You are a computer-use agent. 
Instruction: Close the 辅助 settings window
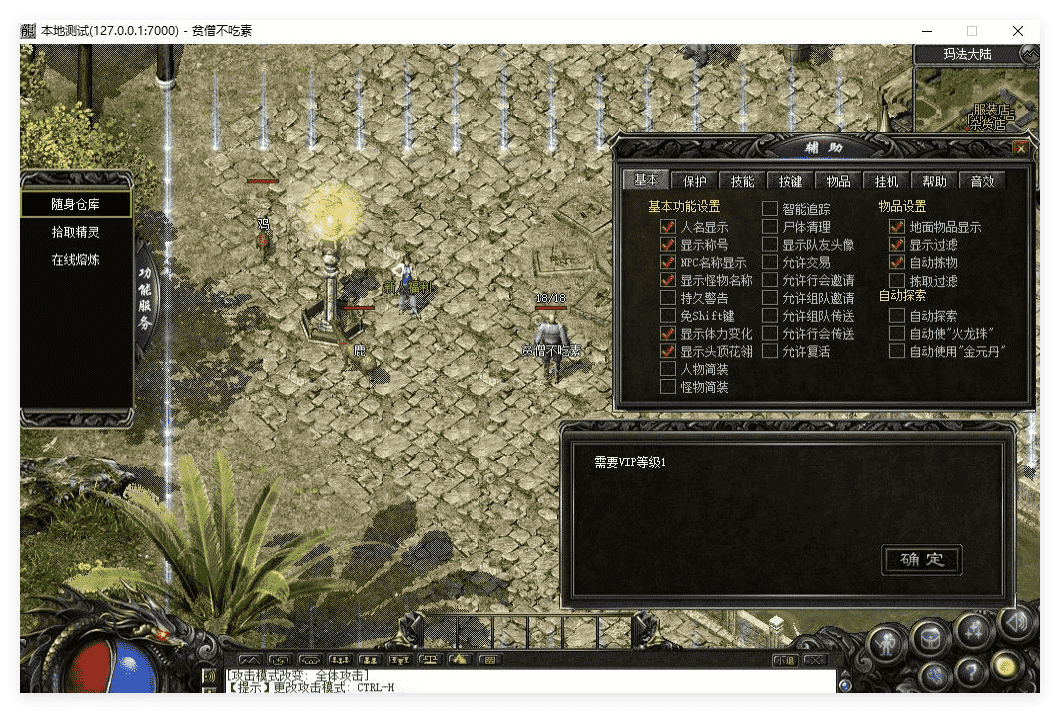(1020, 148)
